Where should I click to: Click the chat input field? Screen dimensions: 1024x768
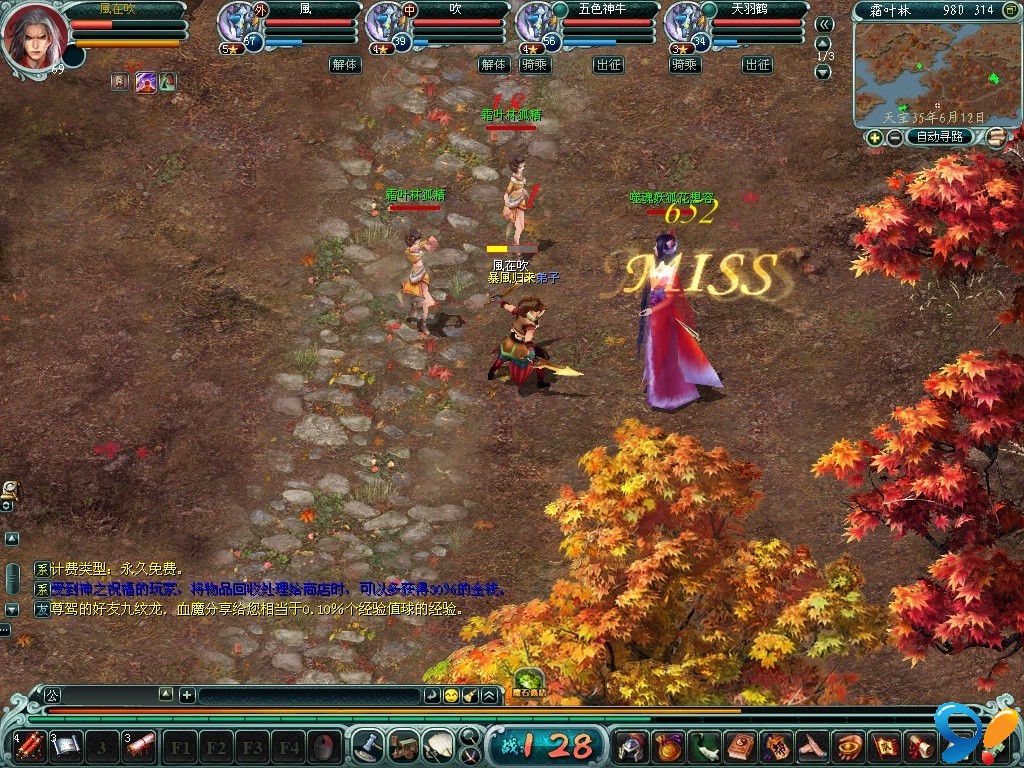(308, 695)
